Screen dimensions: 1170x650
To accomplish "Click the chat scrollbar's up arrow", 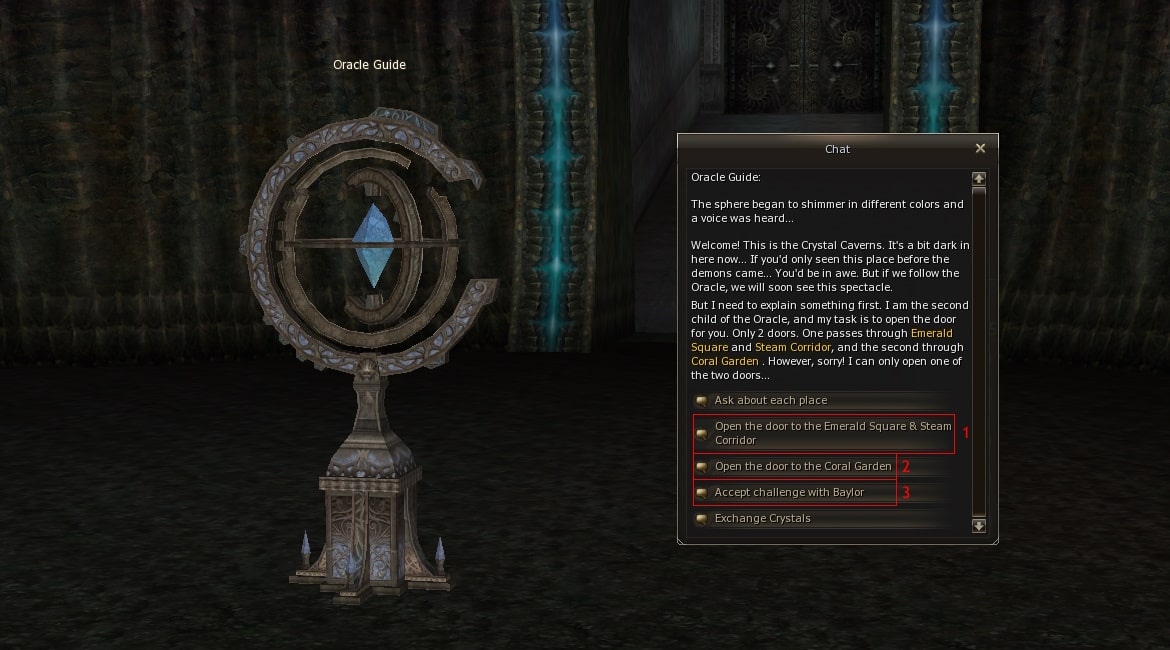I will [979, 178].
